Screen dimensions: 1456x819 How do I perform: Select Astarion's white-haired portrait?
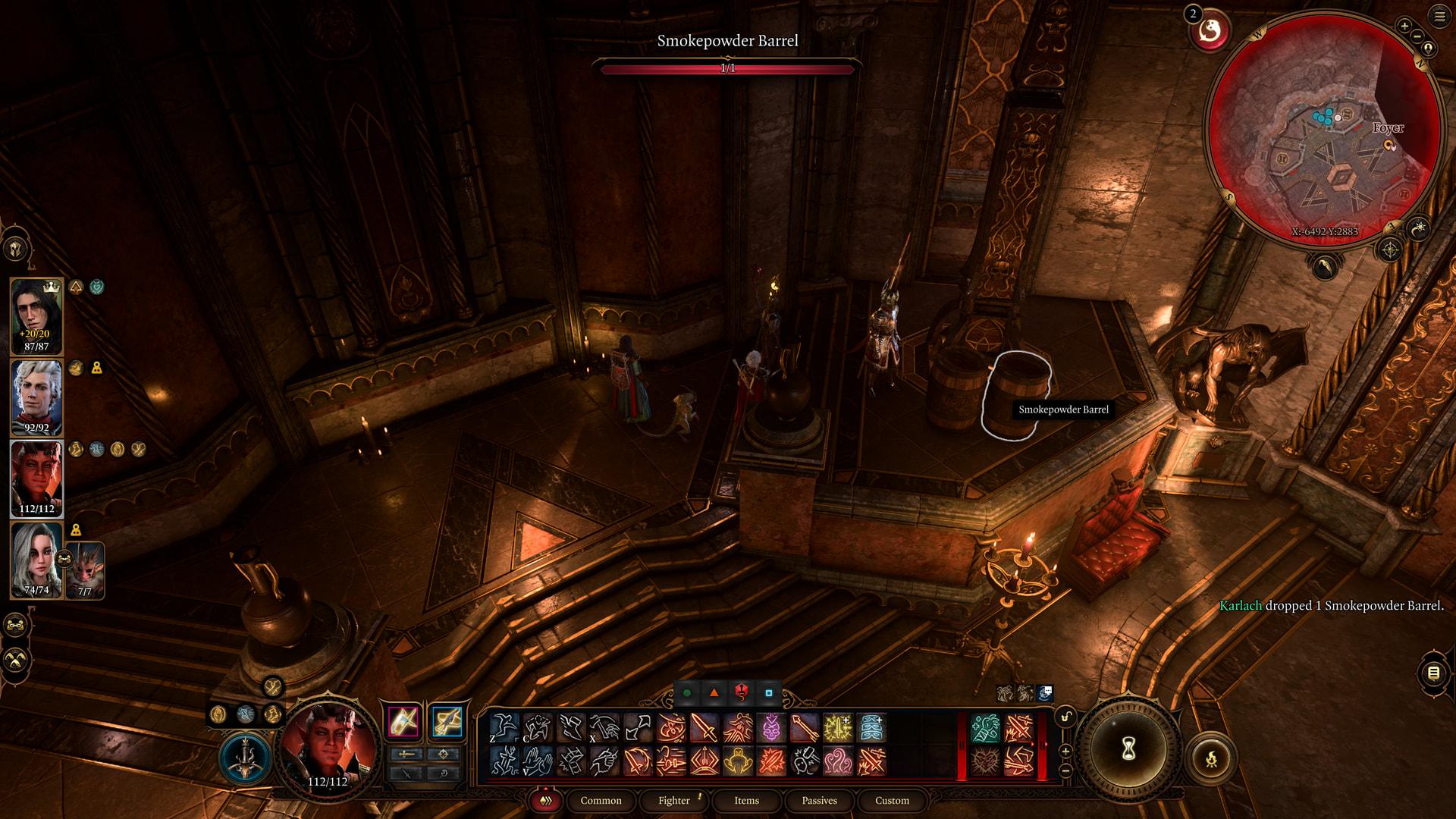point(36,398)
